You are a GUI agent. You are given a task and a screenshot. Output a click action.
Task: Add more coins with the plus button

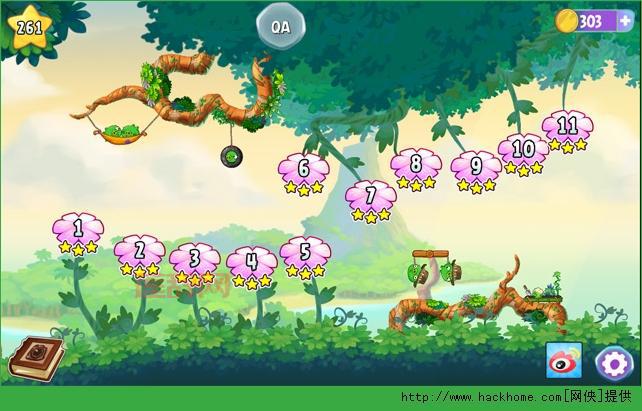pos(625,21)
